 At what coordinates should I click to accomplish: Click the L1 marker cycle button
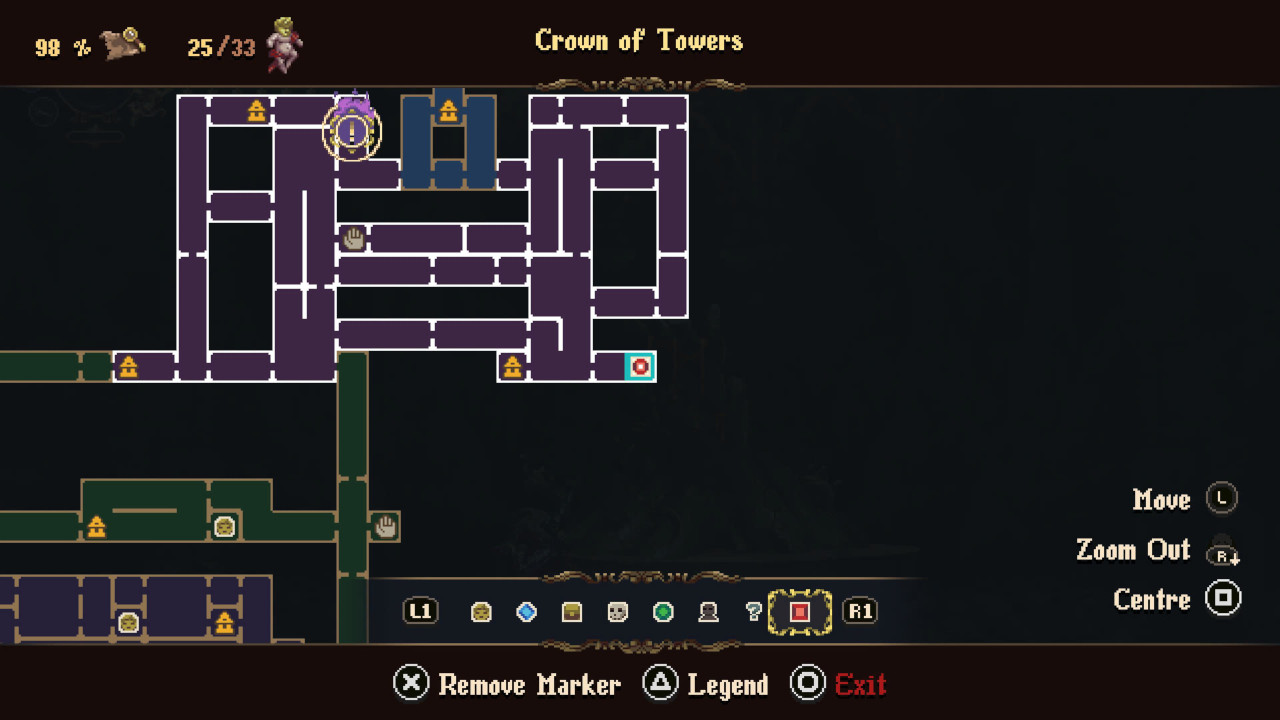tap(420, 612)
